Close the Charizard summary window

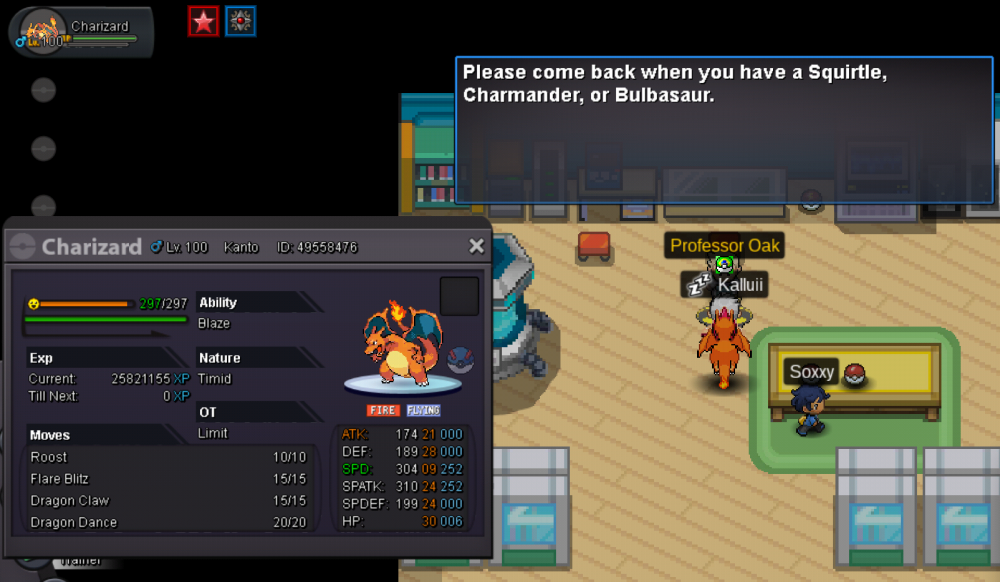tap(476, 246)
